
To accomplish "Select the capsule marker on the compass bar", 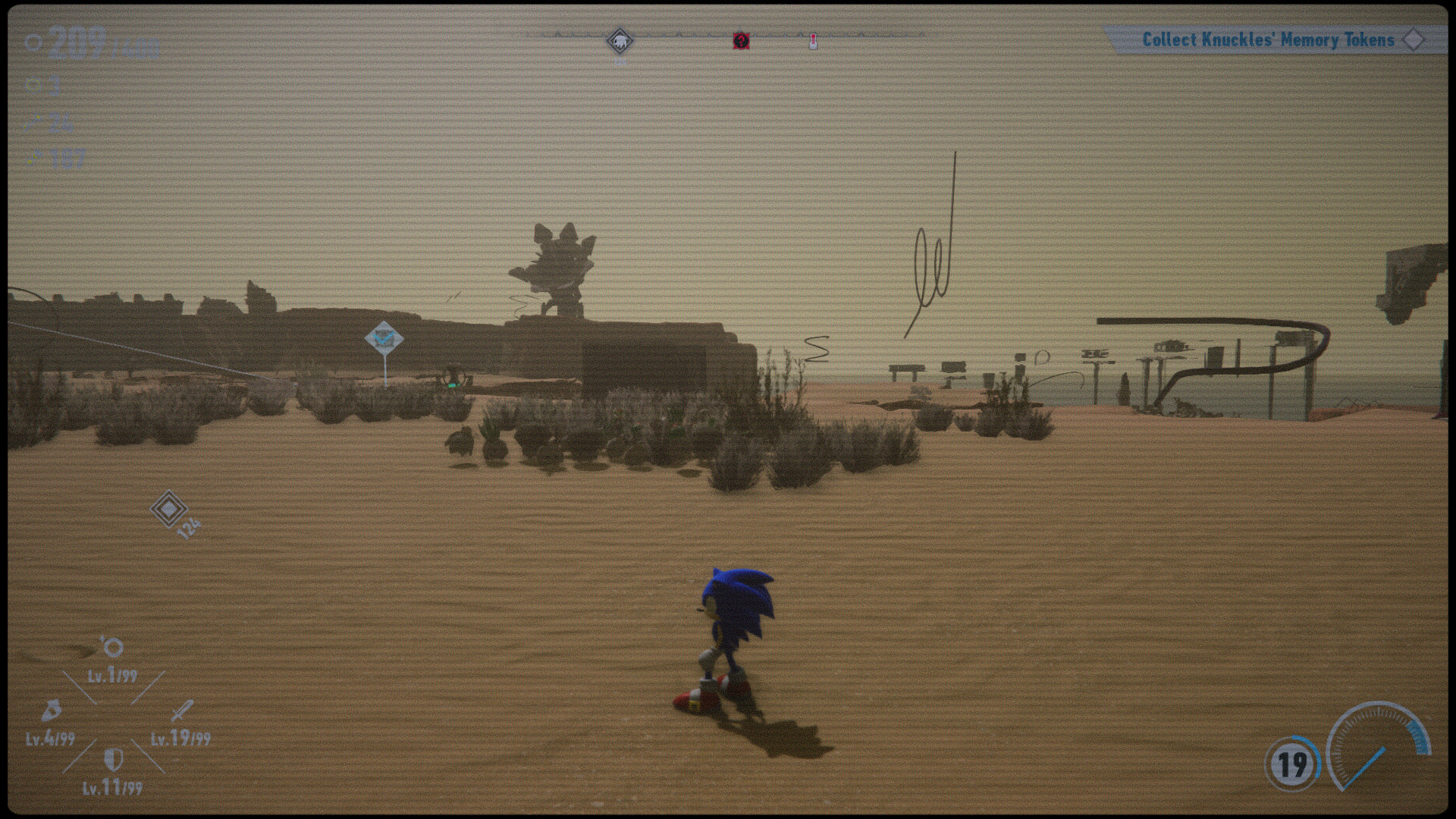I will (812, 42).
